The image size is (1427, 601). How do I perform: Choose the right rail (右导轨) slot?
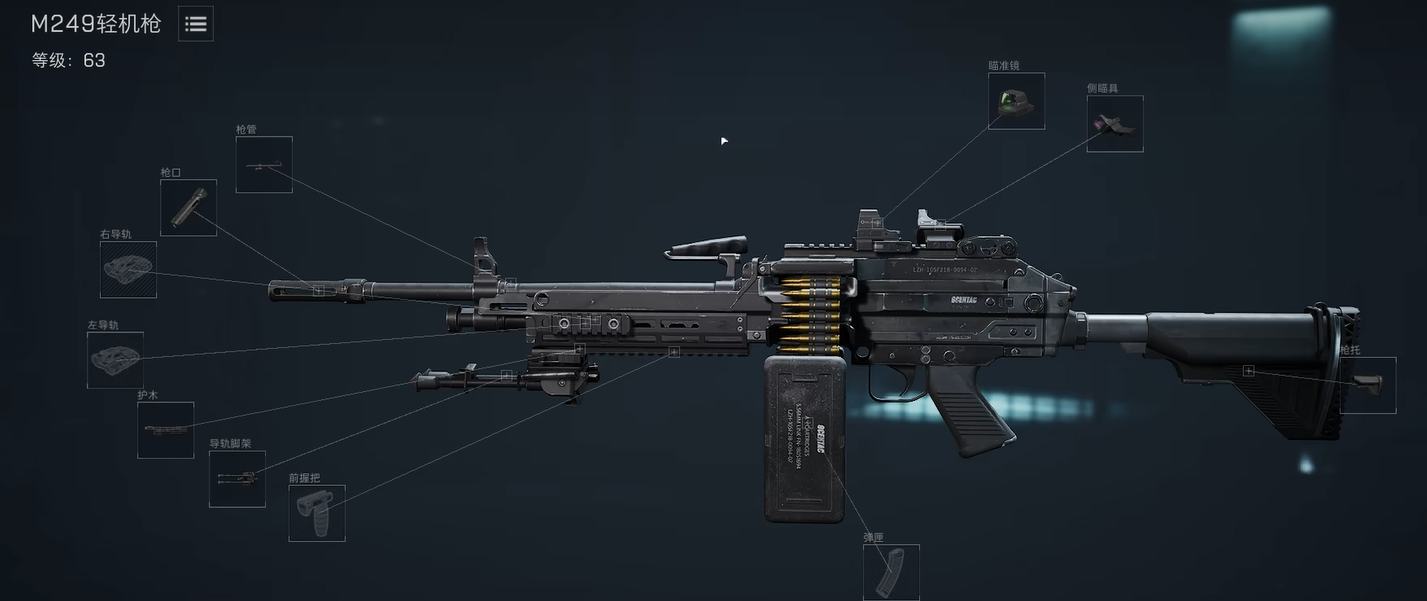pos(128,270)
